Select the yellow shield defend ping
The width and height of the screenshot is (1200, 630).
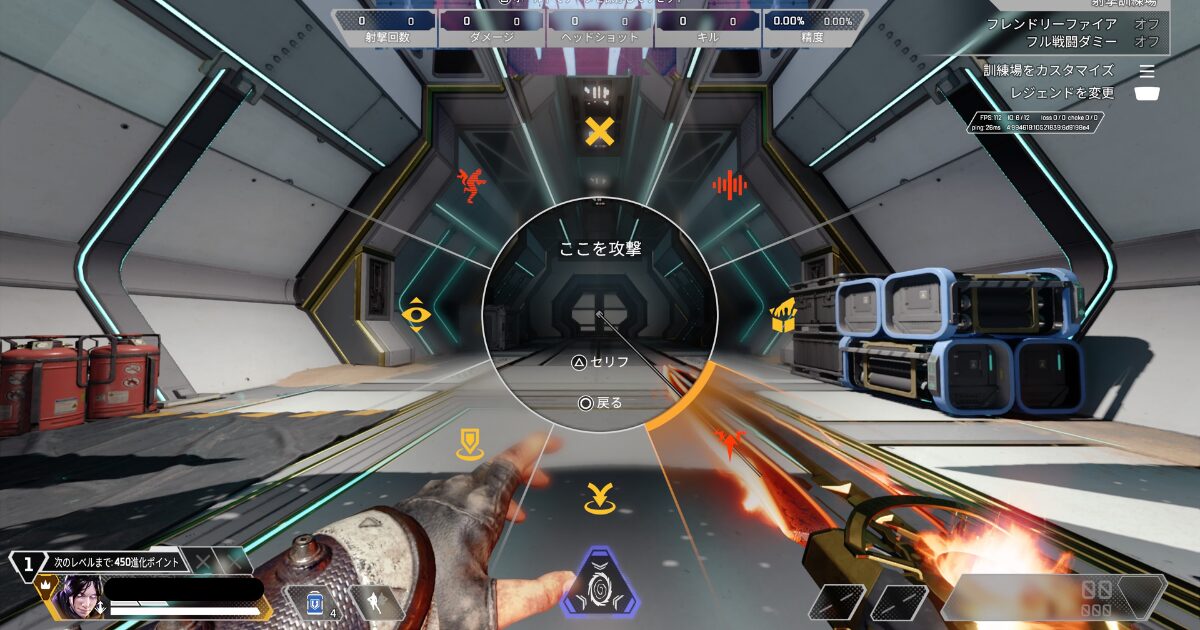[469, 443]
